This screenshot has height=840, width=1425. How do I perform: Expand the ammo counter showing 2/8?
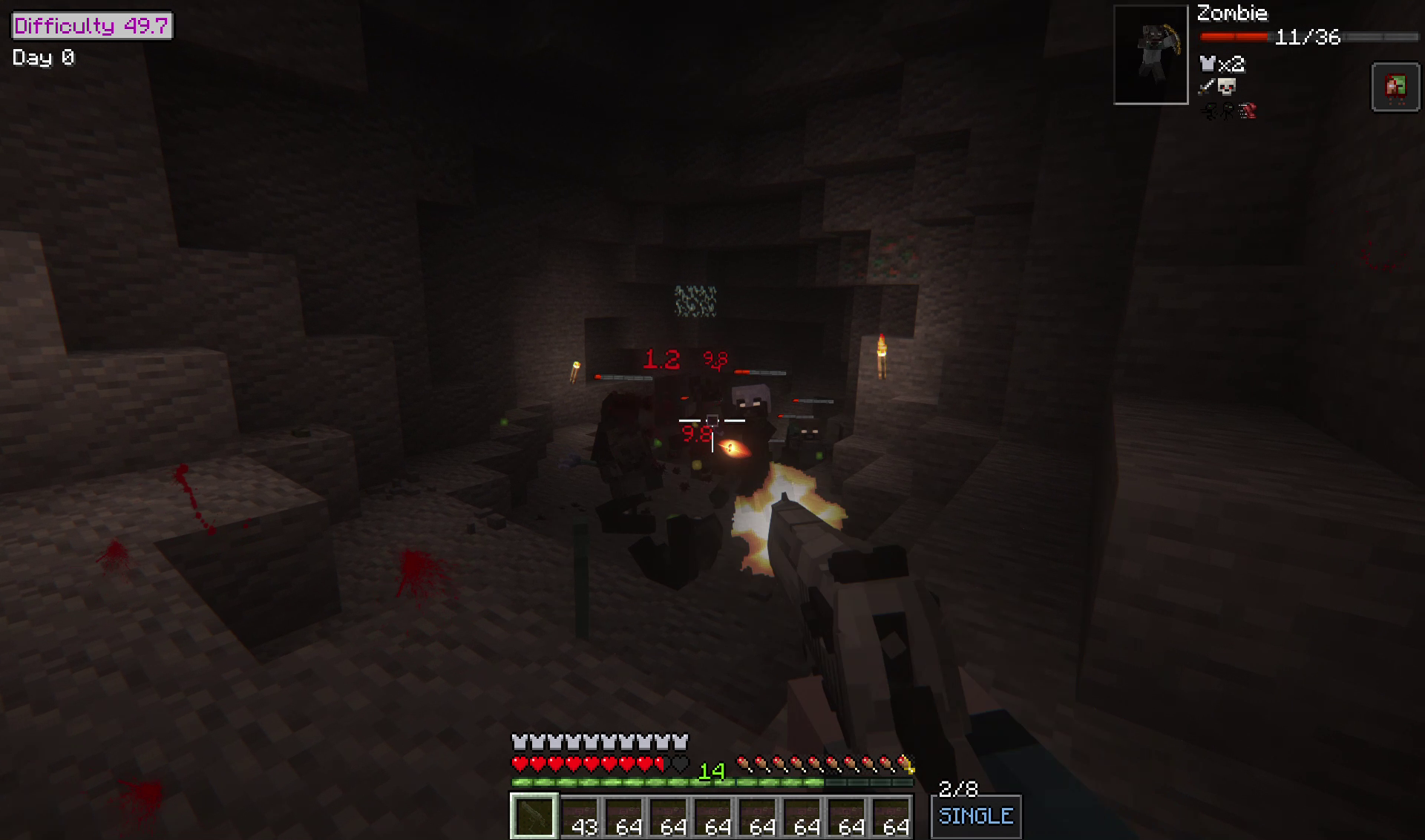pyautogui.click(x=957, y=788)
